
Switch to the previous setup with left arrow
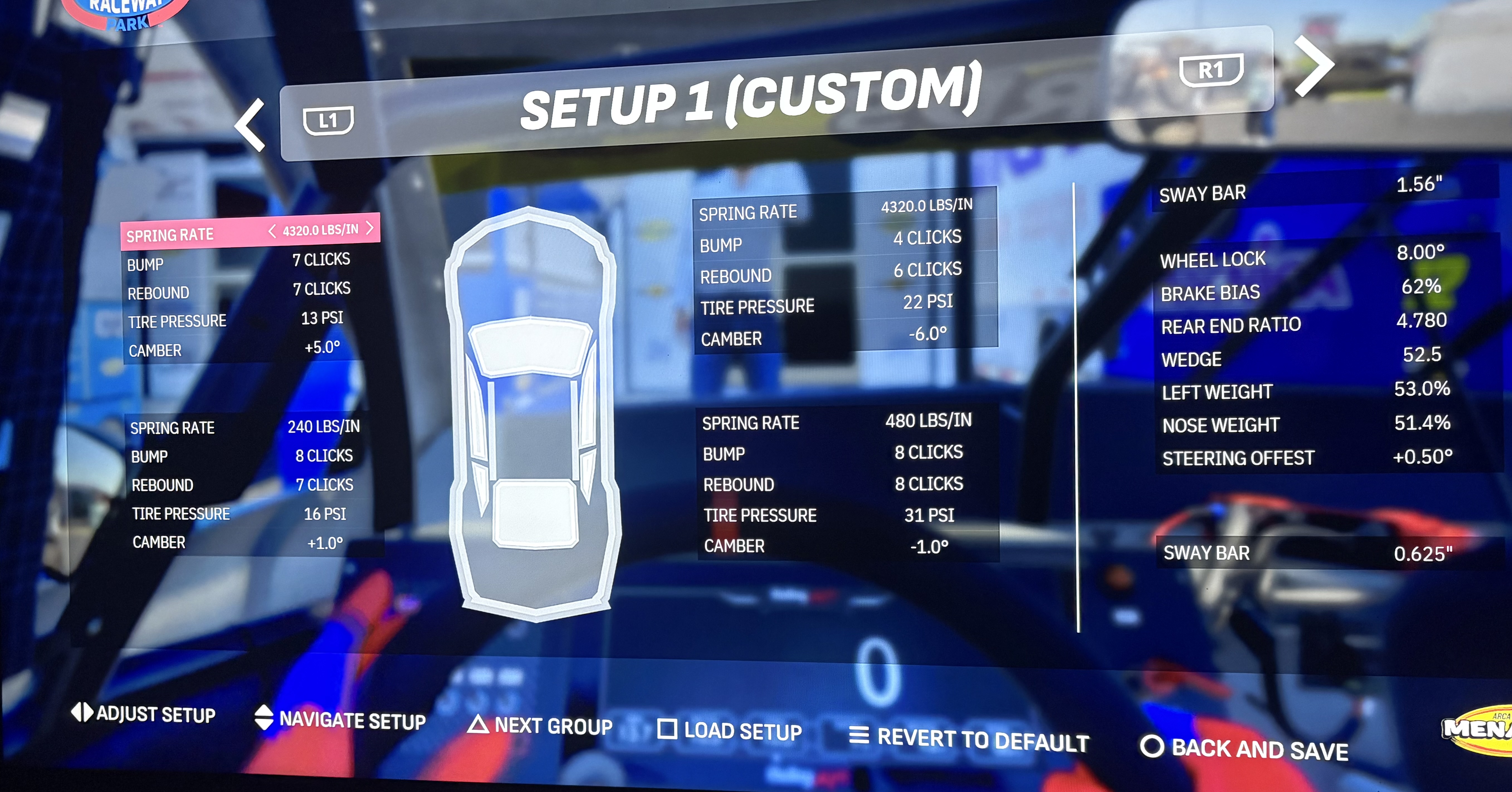tap(251, 125)
